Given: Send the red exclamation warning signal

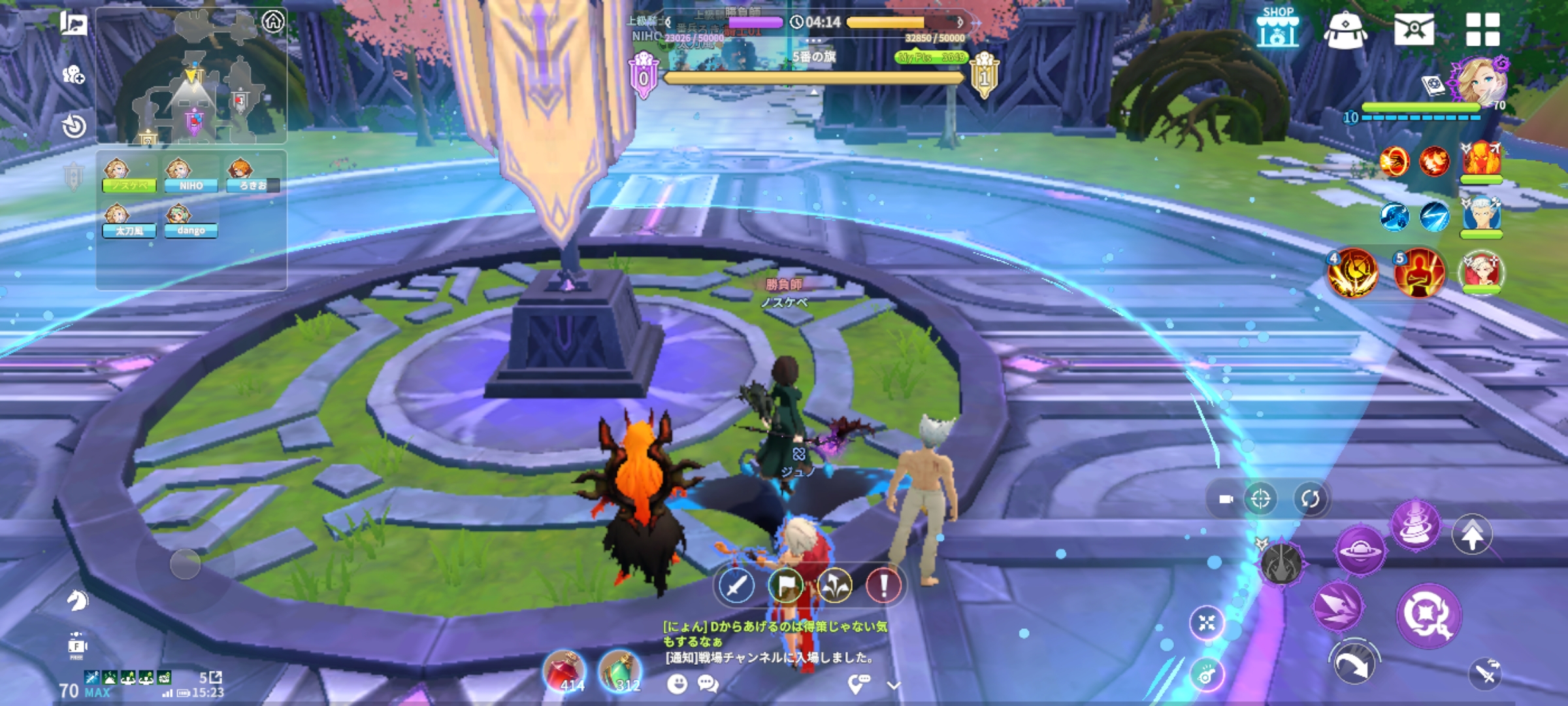Looking at the screenshot, I should [x=883, y=586].
